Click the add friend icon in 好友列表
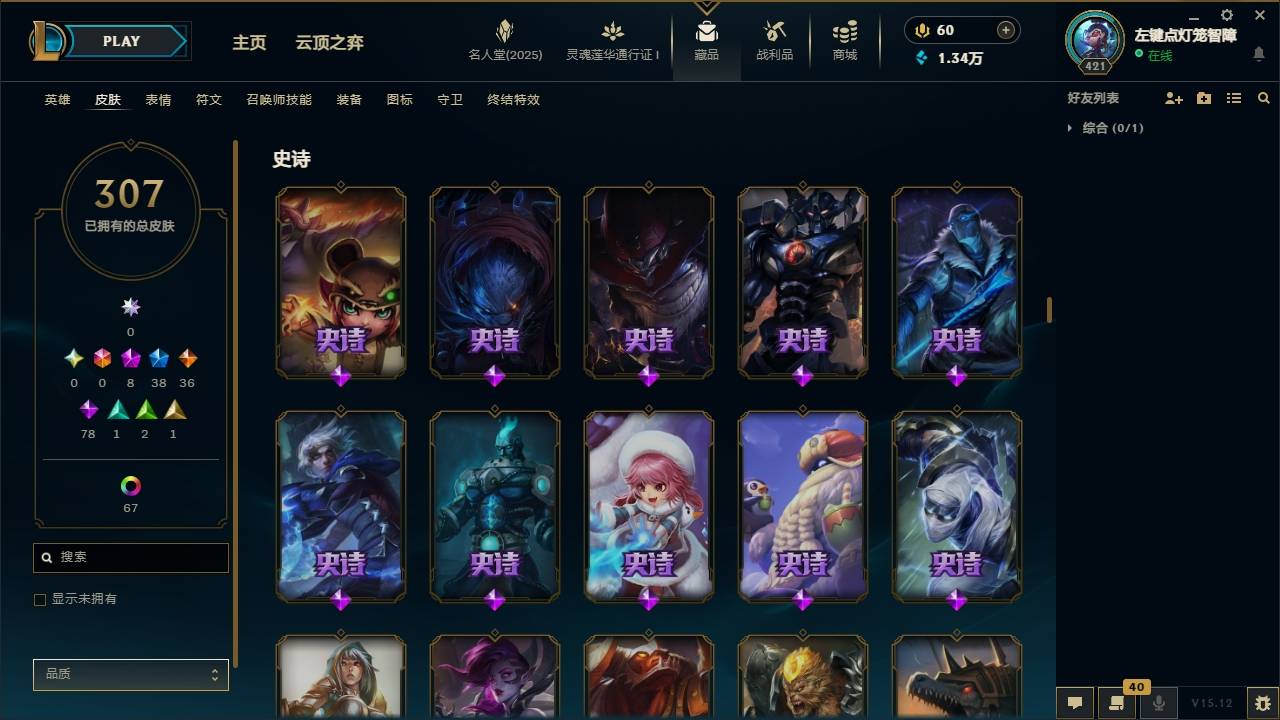The height and width of the screenshot is (720, 1280). click(x=1172, y=97)
